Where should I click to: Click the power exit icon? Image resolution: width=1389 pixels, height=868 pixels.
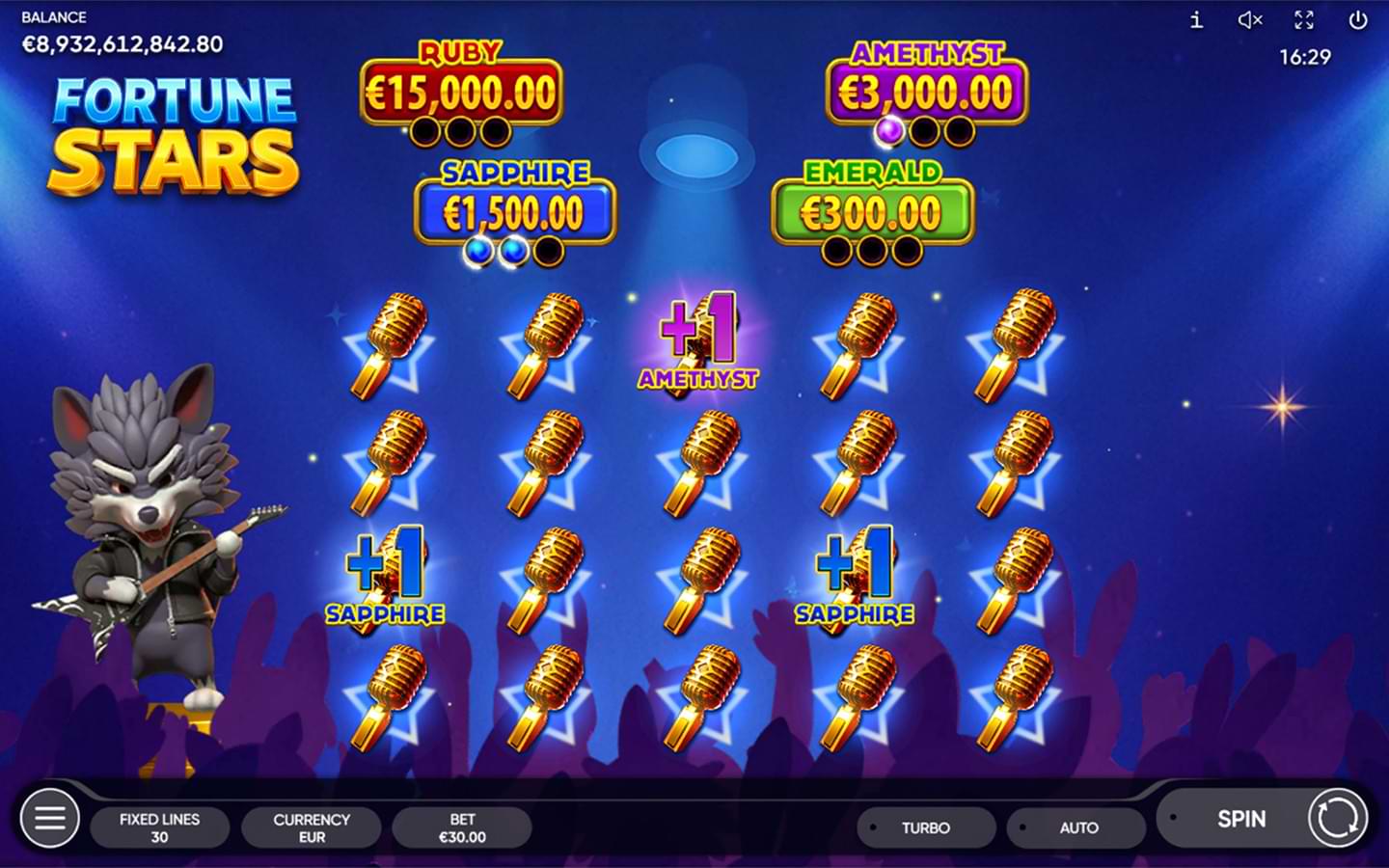click(x=1358, y=20)
